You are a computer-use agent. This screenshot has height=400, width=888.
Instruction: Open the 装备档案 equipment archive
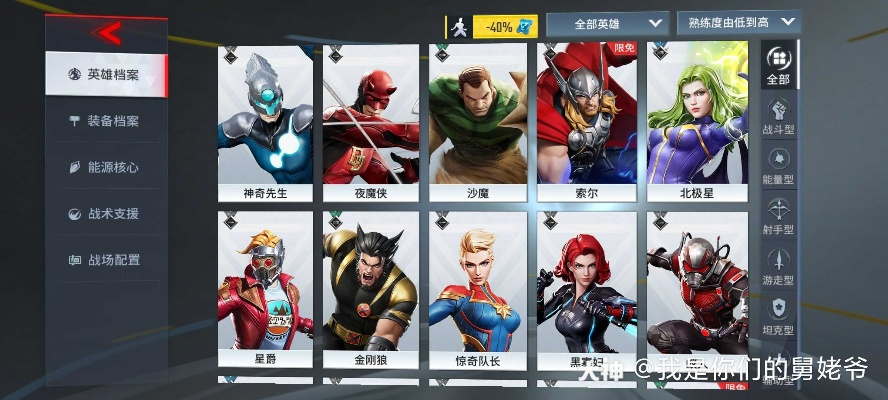coord(105,121)
